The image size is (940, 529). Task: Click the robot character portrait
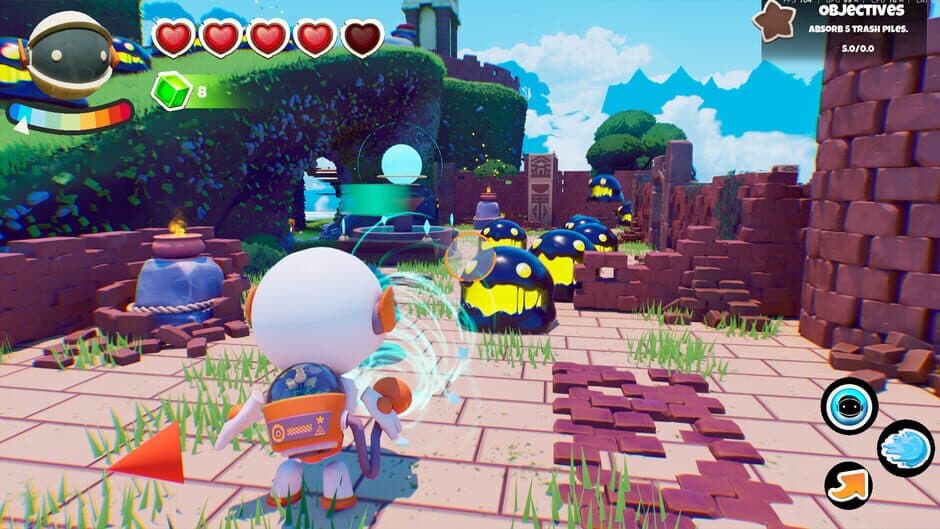coord(70,54)
